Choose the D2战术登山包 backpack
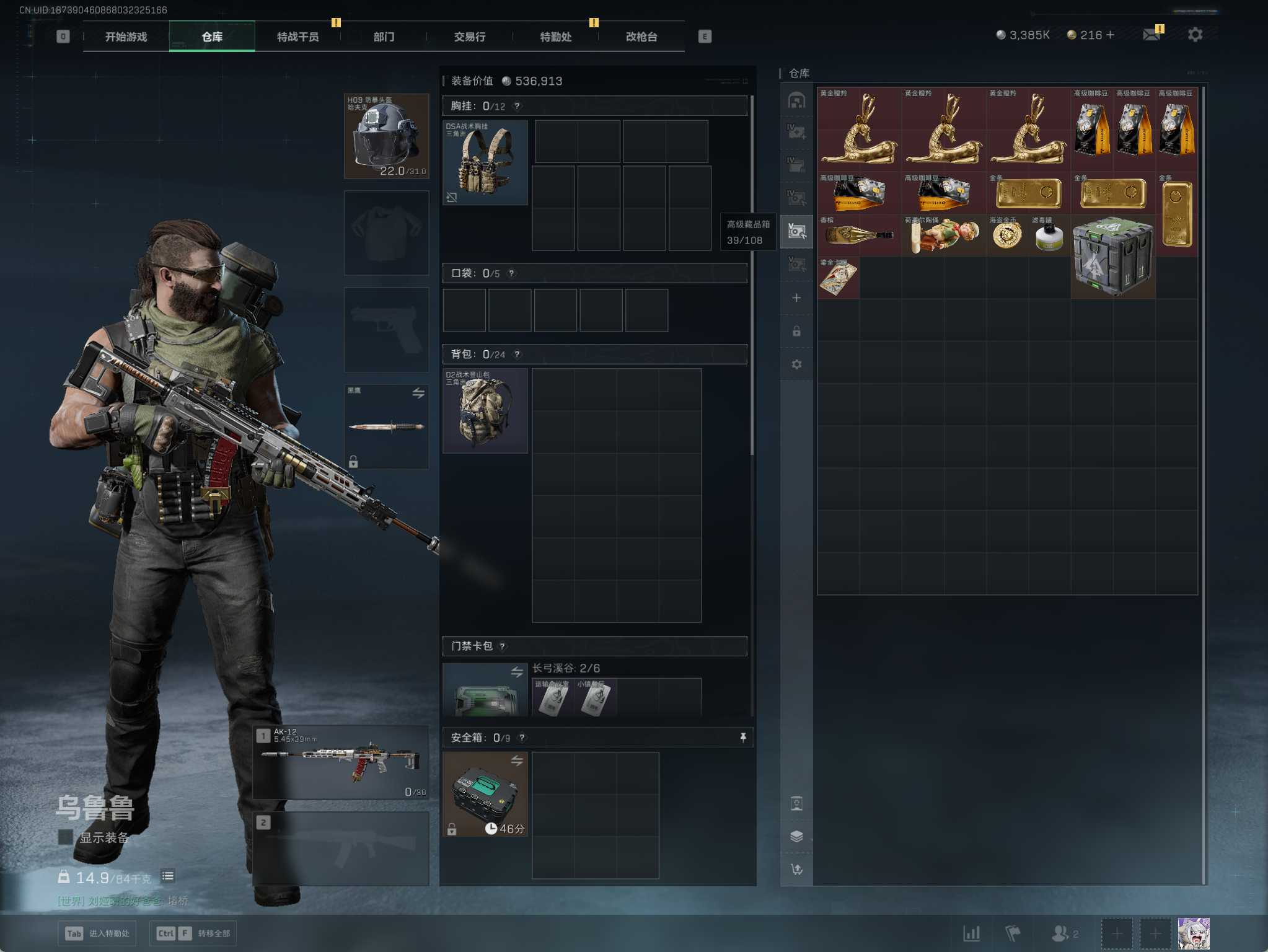This screenshot has height=952, width=1268. coord(485,411)
